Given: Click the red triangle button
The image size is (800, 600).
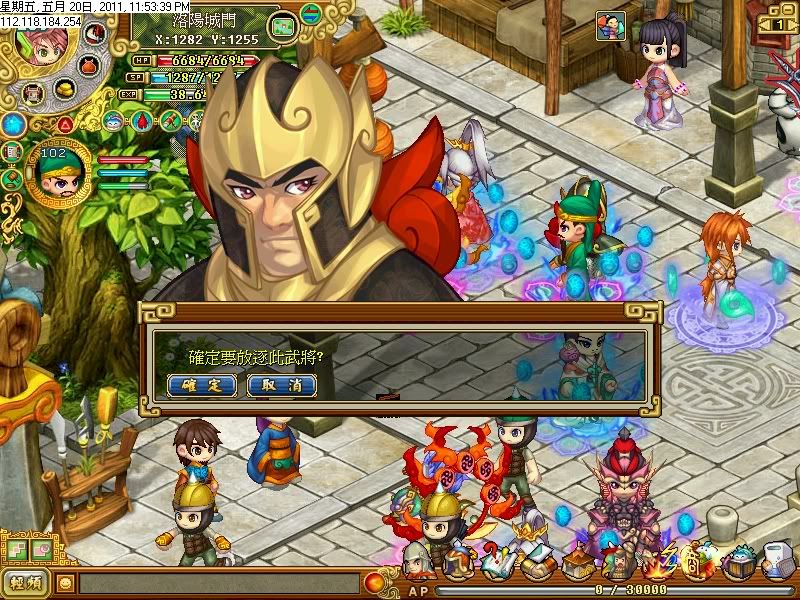Looking at the screenshot, I should [64, 125].
